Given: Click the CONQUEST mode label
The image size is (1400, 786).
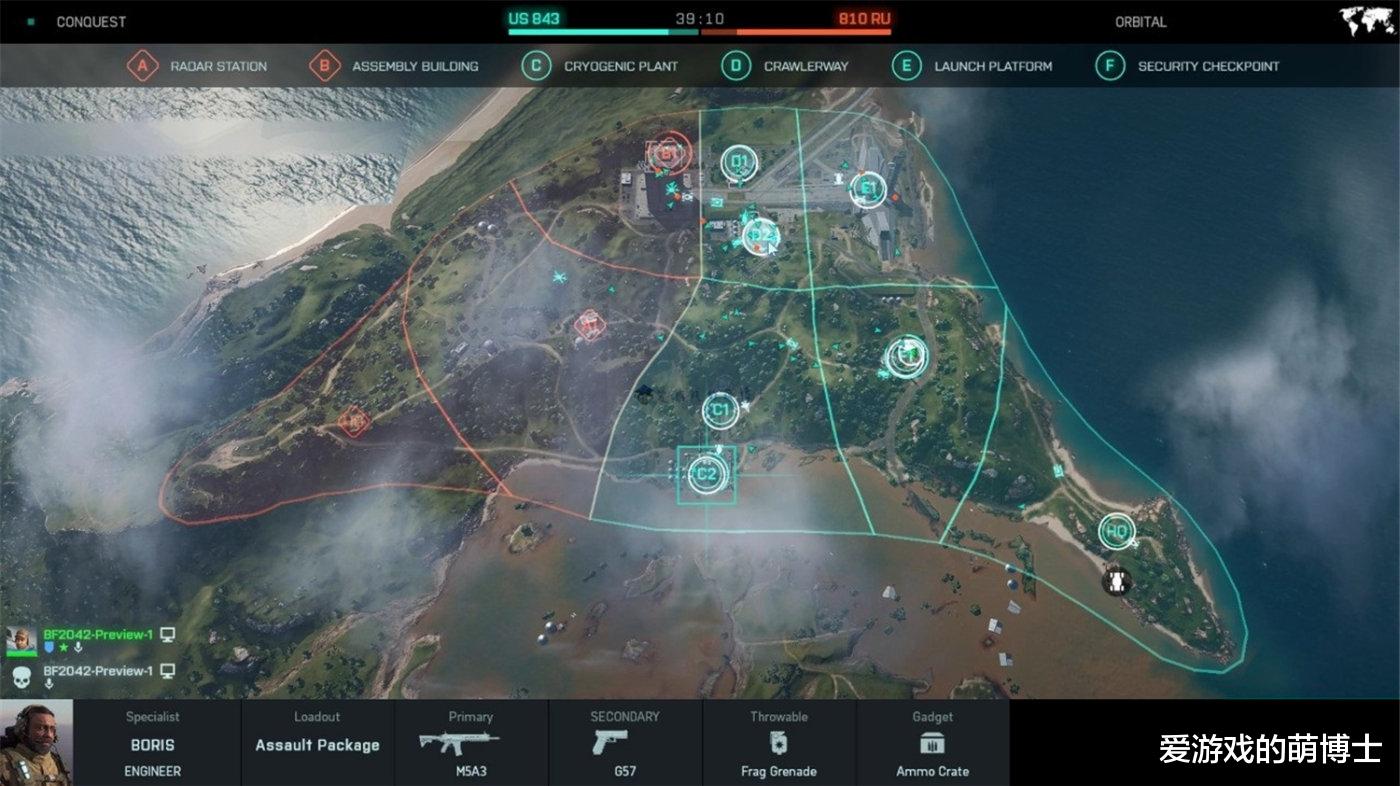Looking at the screenshot, I should click(90, 20).
